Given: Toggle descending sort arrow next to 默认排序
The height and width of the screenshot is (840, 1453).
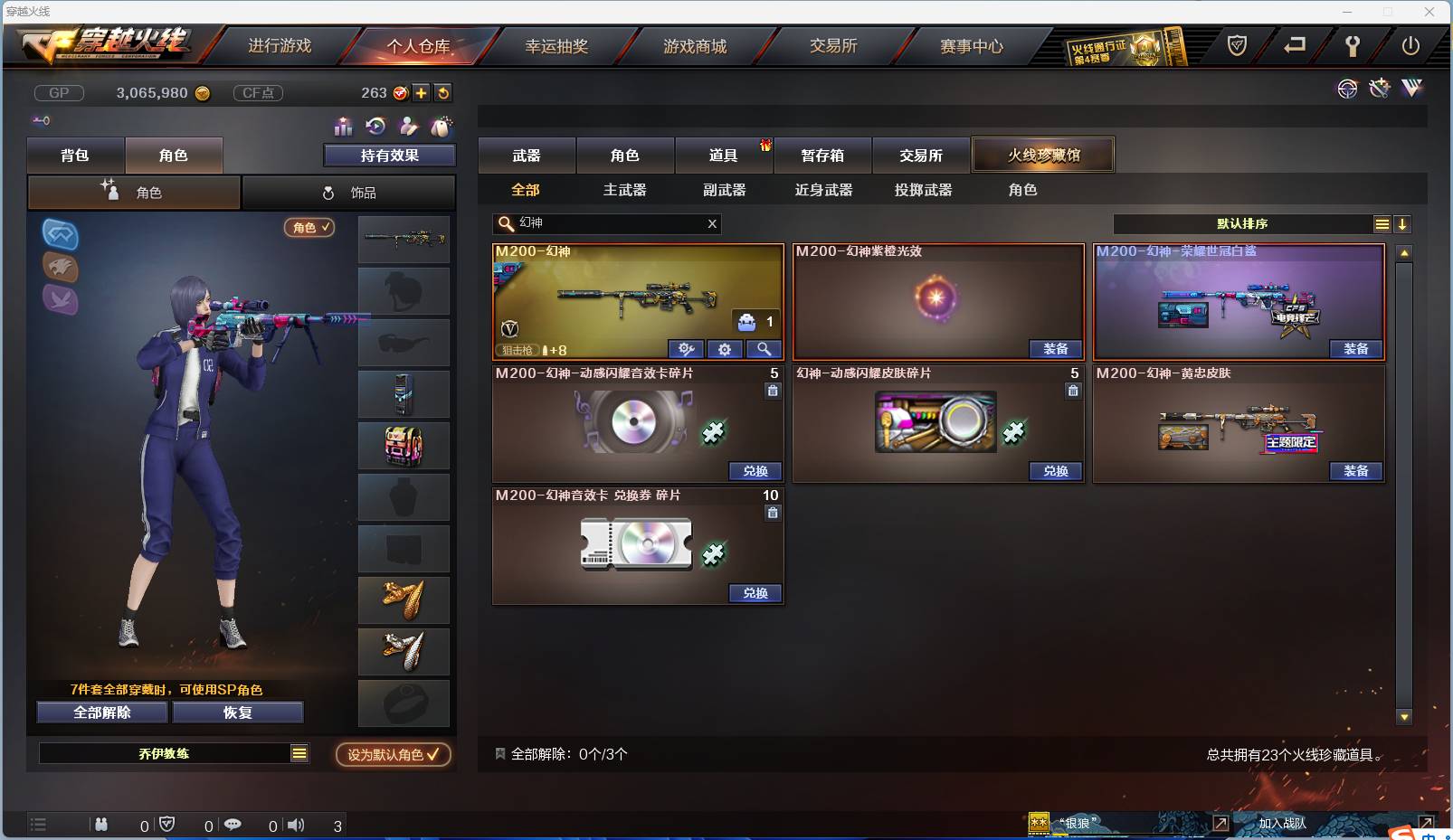Looking at the screenshot, I should 1402,223.
